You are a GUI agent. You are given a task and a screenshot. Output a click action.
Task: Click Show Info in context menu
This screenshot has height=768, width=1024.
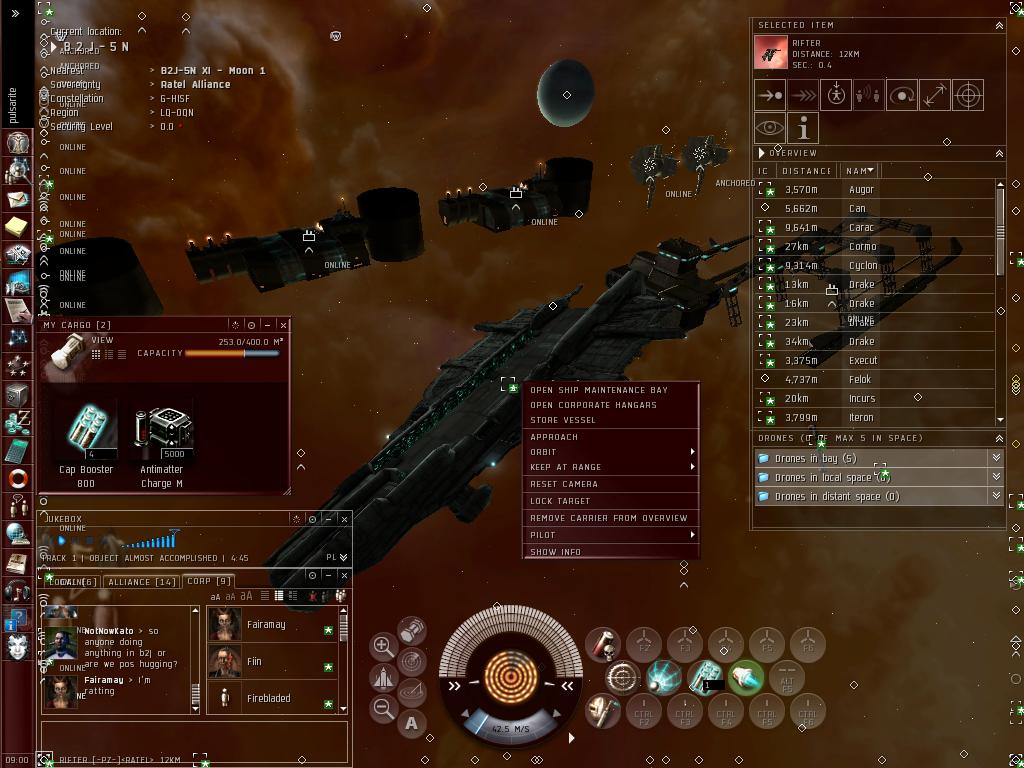click(x=555, y=552)
